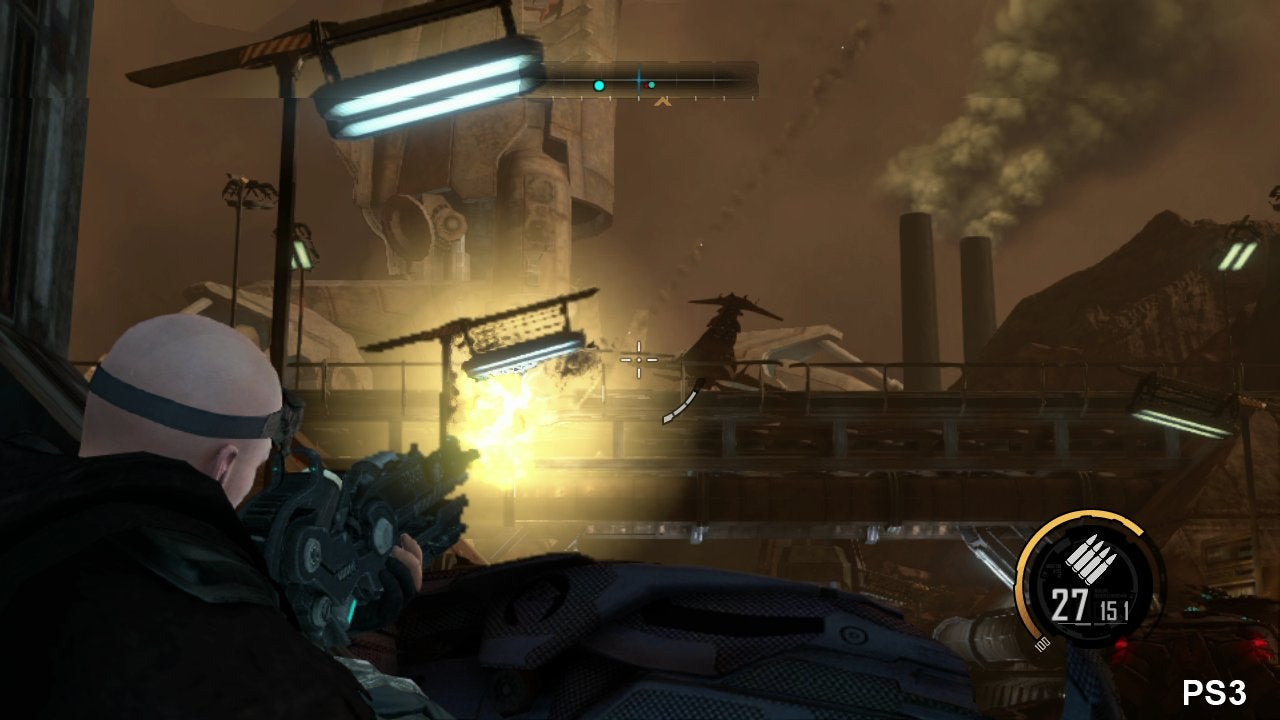1280x720 pixels.
Task: Click the bullets weapon icon in the ammo dial
Action: coord(1087,557)
